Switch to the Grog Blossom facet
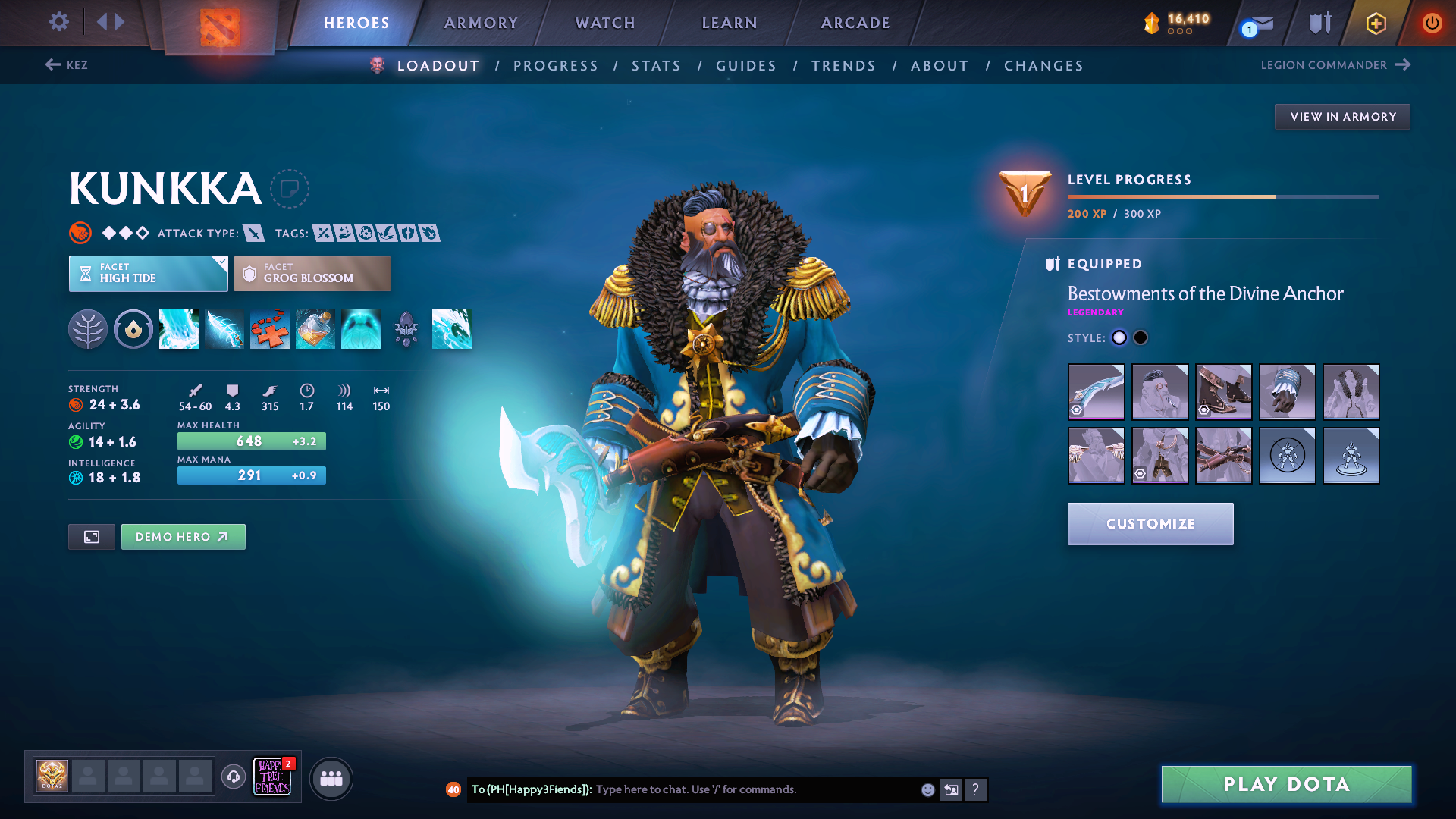This screenshot has height=819, width=1456. [312, 273]
